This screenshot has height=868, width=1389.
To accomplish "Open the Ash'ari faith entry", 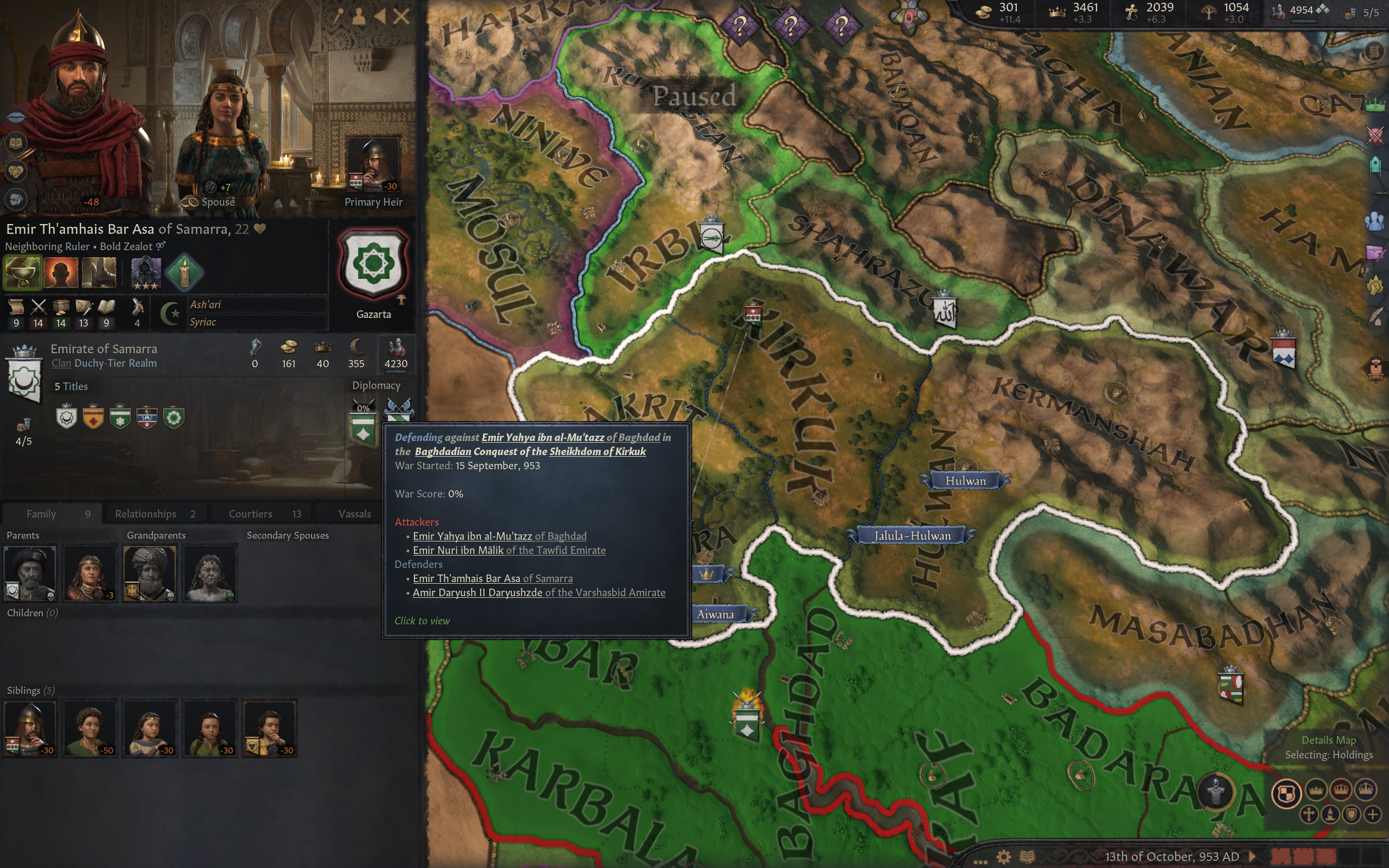I will (x=206, y=305).
